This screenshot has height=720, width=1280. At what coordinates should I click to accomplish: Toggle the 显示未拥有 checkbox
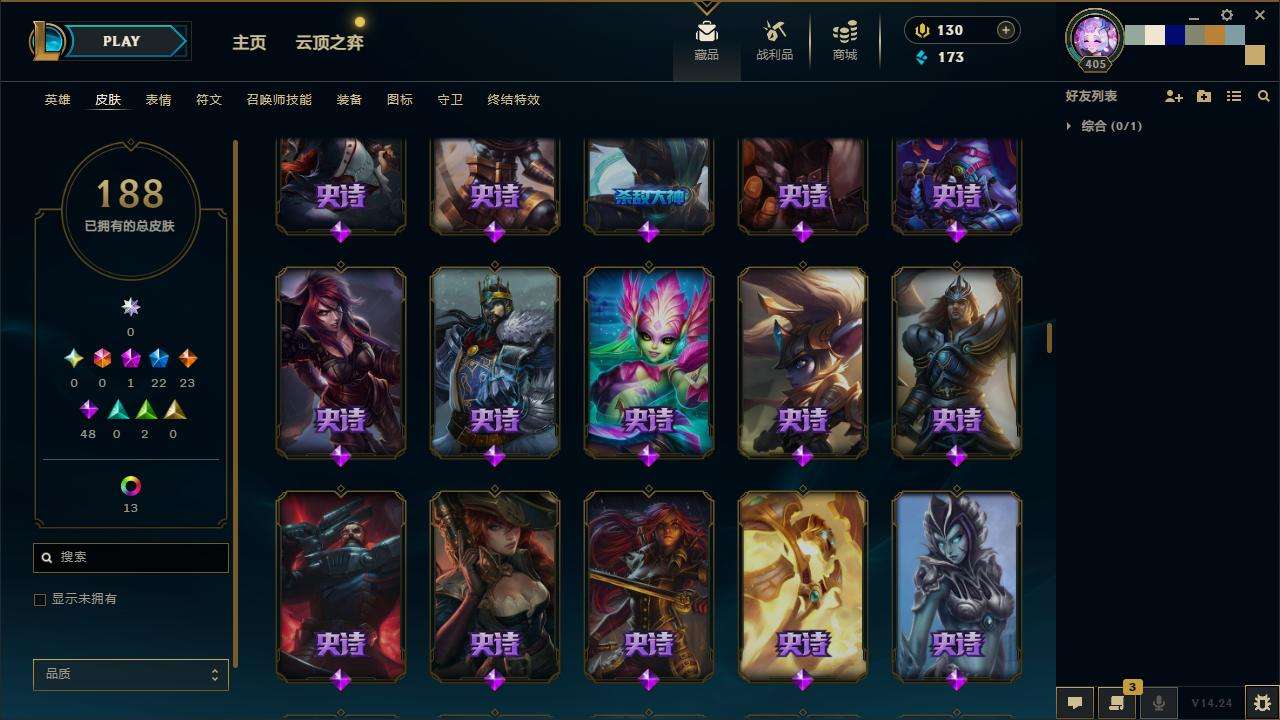click(40, 599)
